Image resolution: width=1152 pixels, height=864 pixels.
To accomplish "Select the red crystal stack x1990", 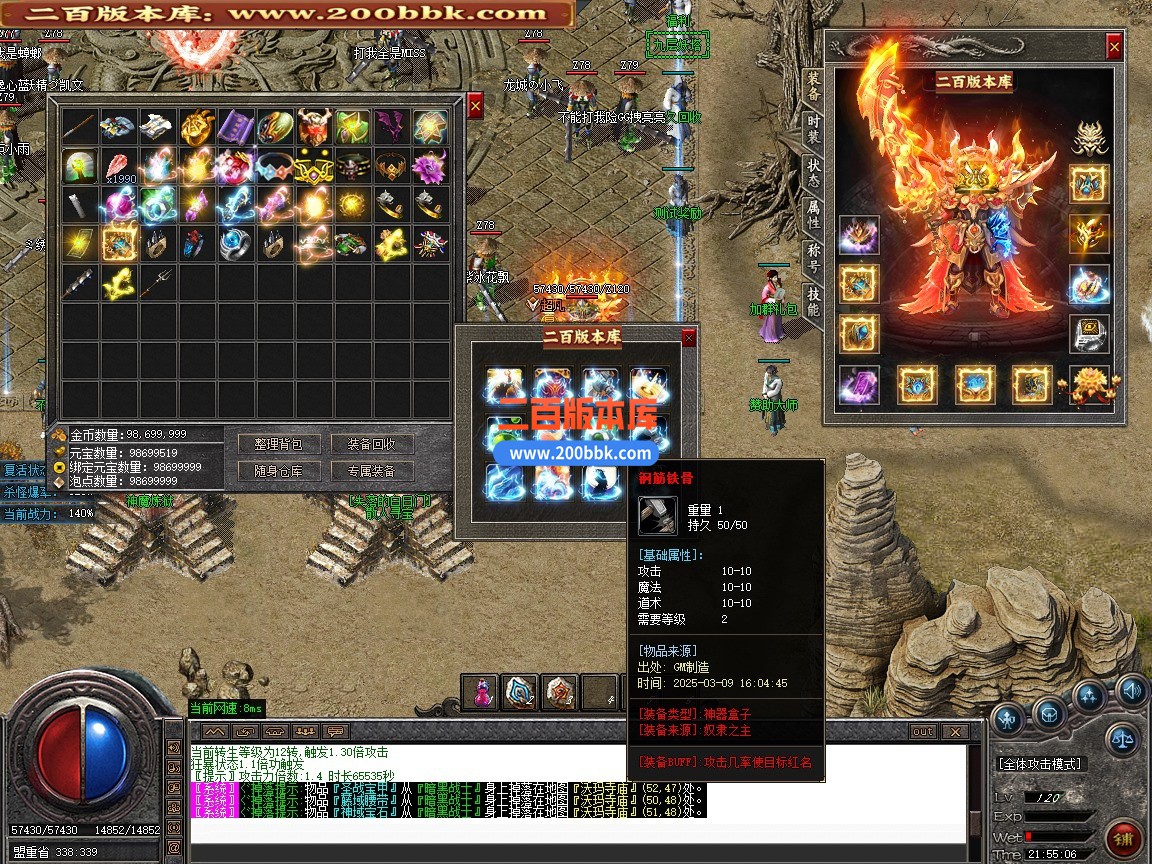I will point(119,166).
